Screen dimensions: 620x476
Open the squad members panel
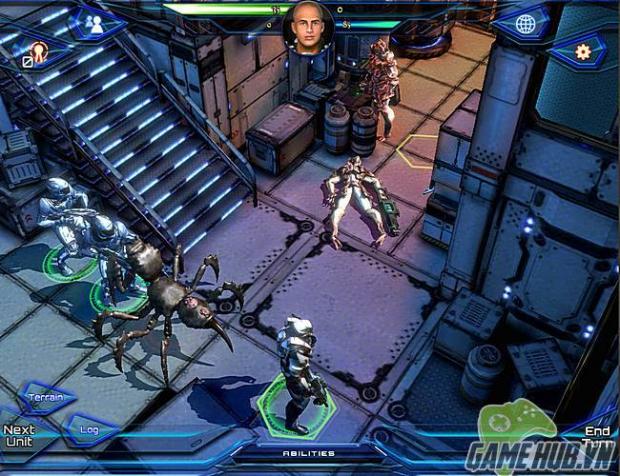(96, 24)
